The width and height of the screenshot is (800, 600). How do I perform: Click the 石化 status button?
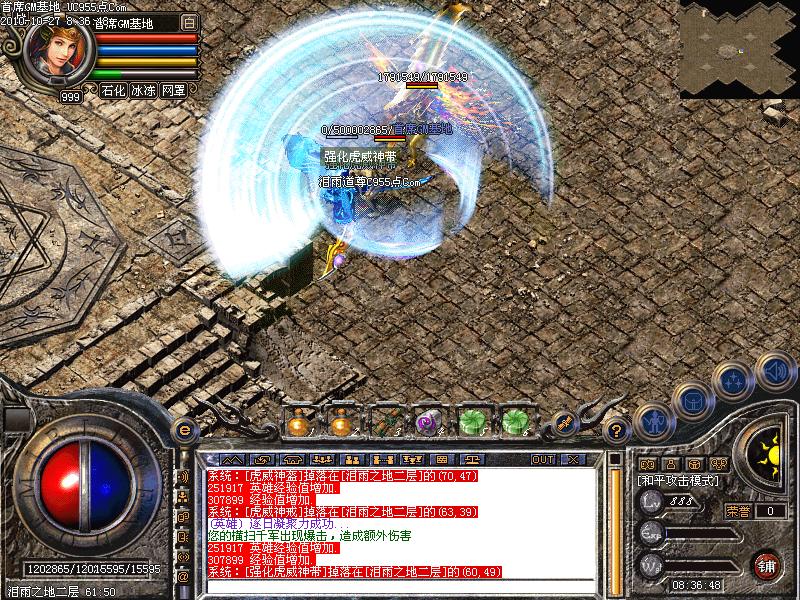pyautogui.click(x=112, y=91)
